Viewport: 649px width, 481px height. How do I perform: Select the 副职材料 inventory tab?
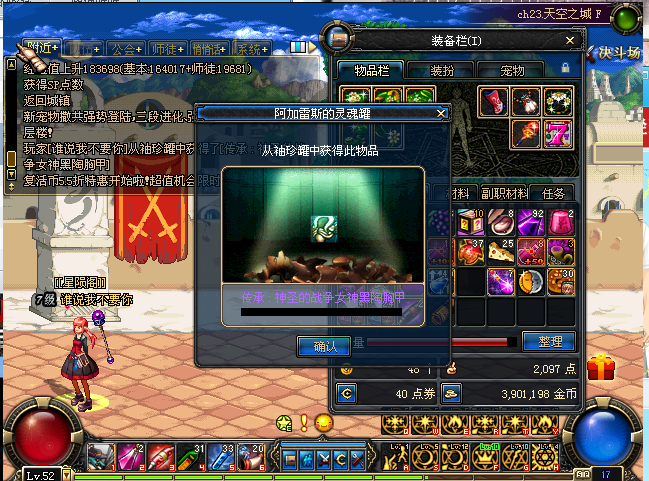point(504,193)
